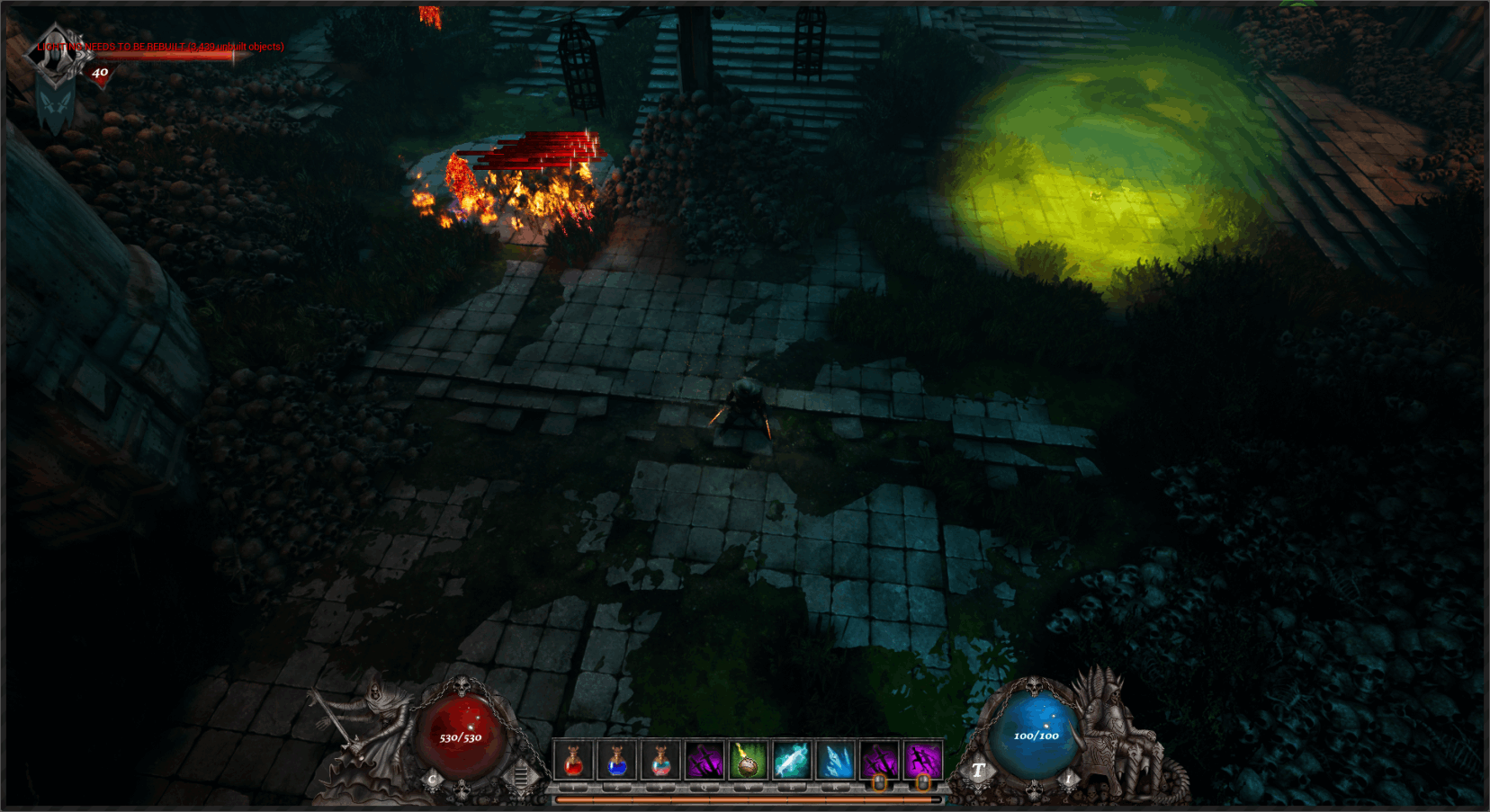Open the I diamond button near mana orb
Viewport: 1490px width, 812px height.
pos(1069,779)
